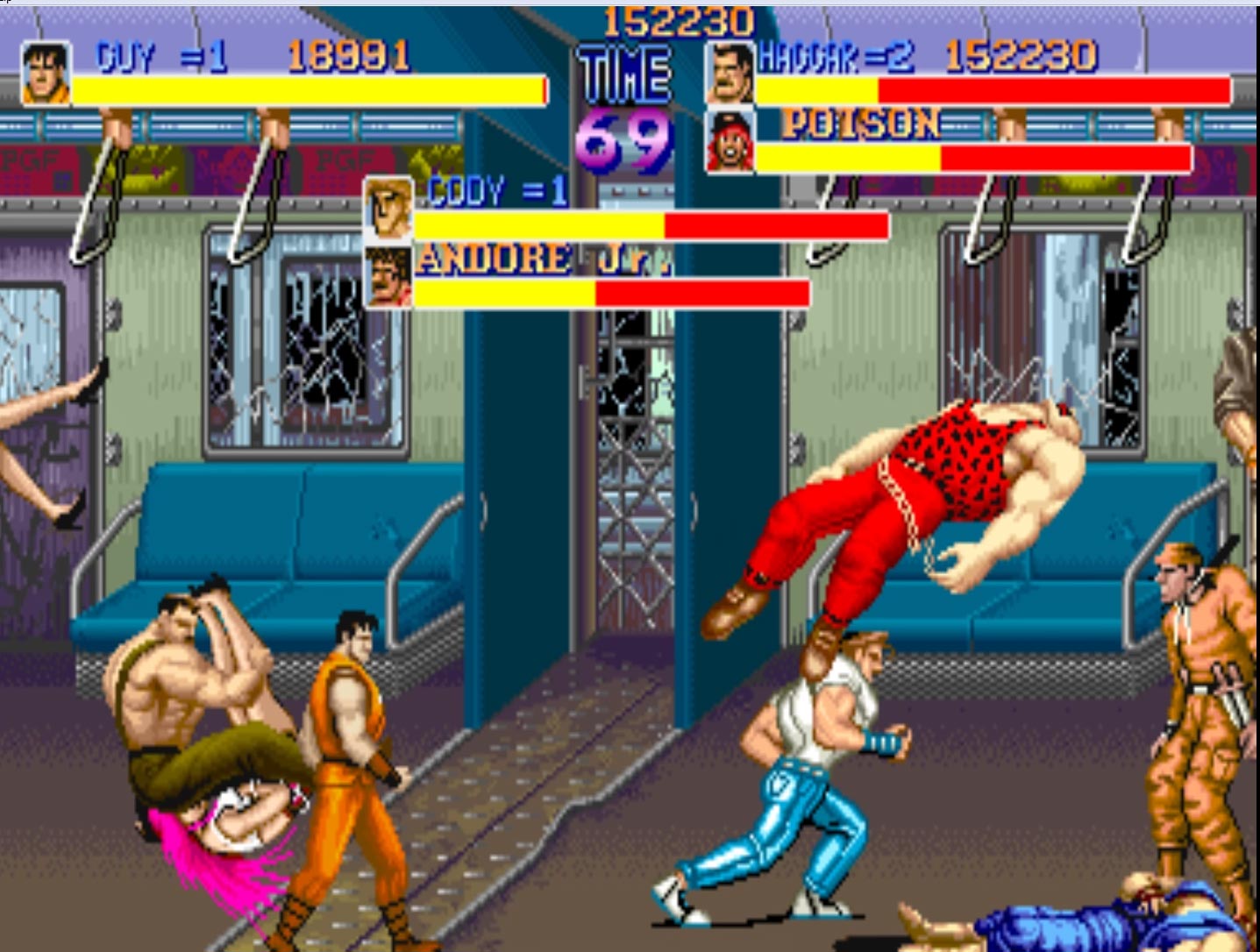Select Andore Jr.'s enemy portrait icon
The height and width of the screenshot is (952, 1260).
pyautogui.click(x=388, y=274)
